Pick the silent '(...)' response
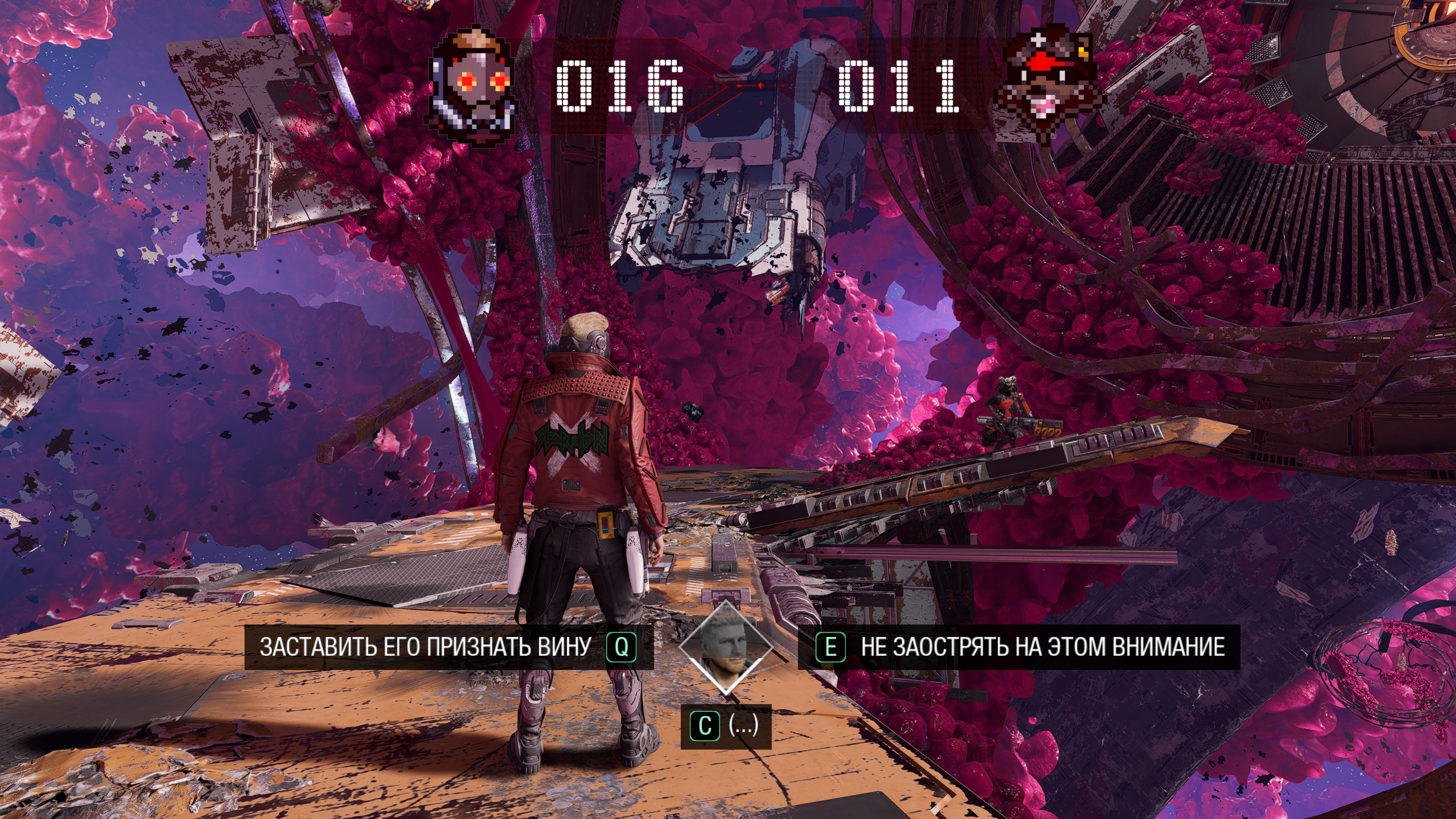Viewport: 1456px width, 819px height. coord(726,726)
